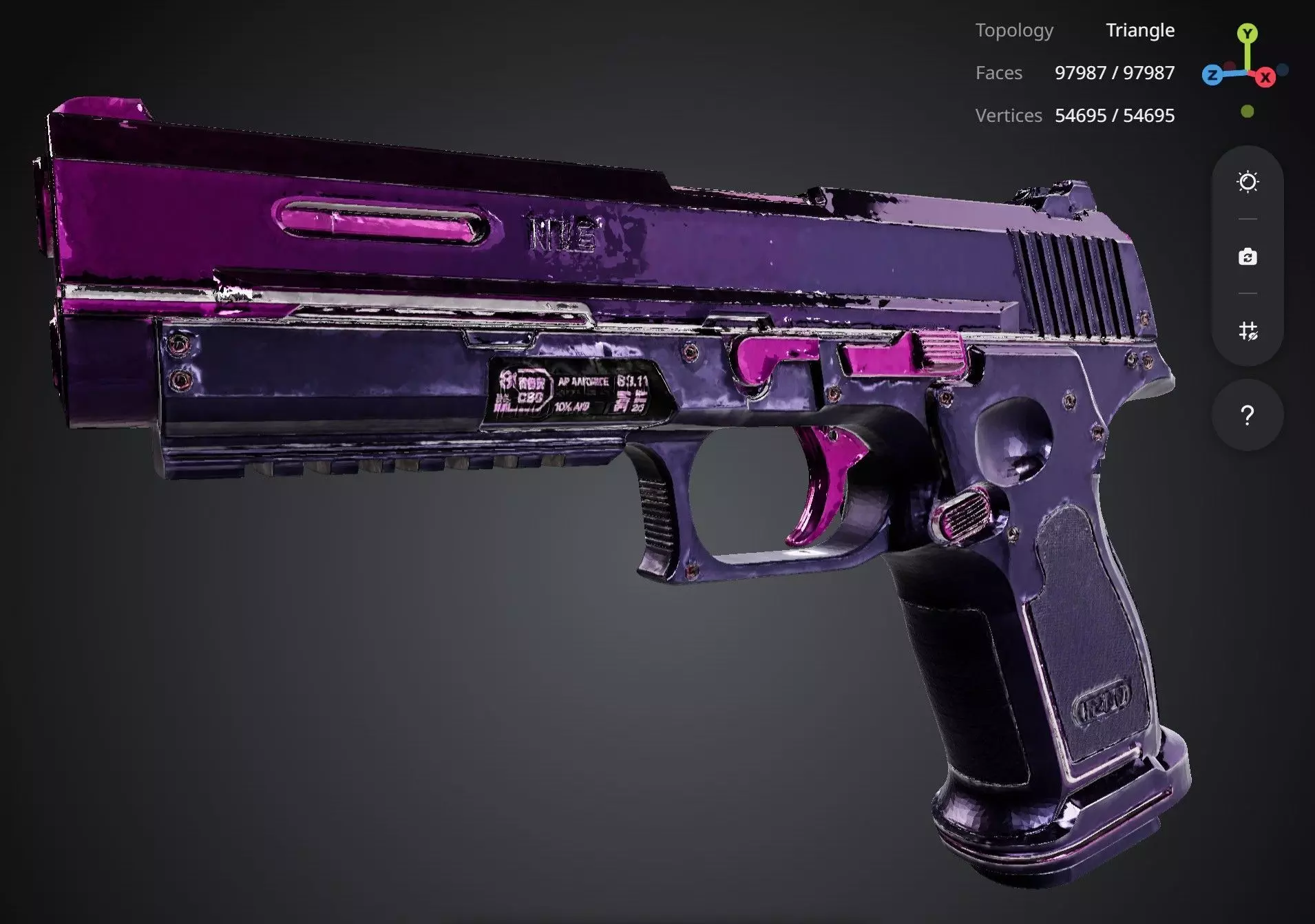Snap view to the blue Z axis
Viewport: 1315px width, 924px height.
[x=1212, y=75]
